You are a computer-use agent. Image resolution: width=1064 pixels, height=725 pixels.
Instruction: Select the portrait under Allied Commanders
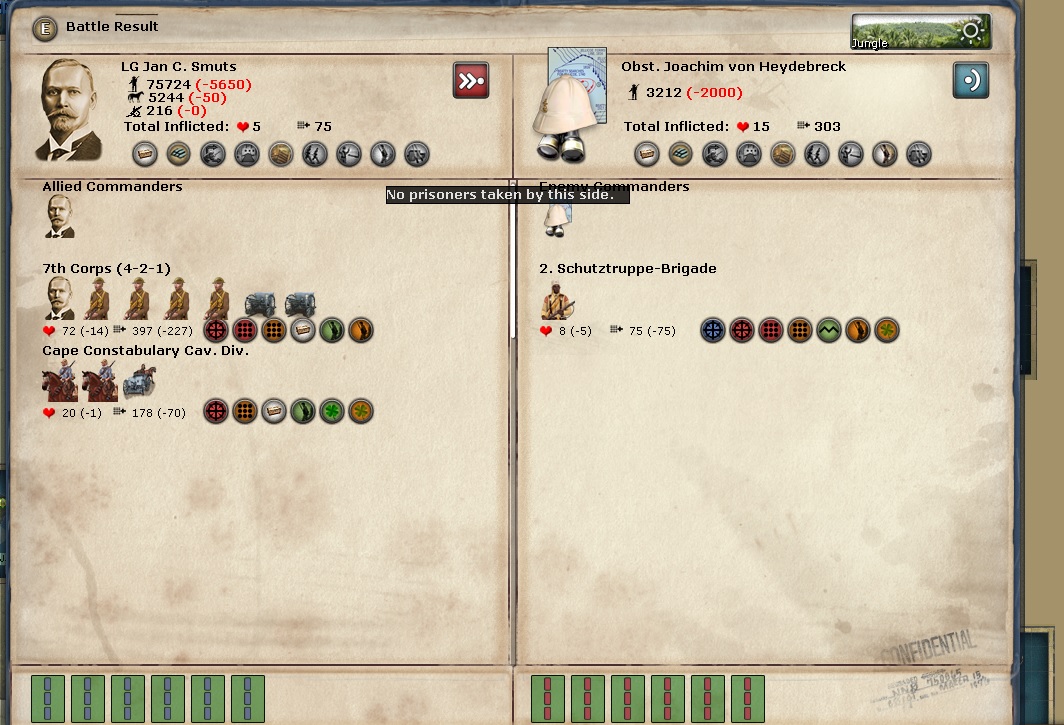(60, 216)
